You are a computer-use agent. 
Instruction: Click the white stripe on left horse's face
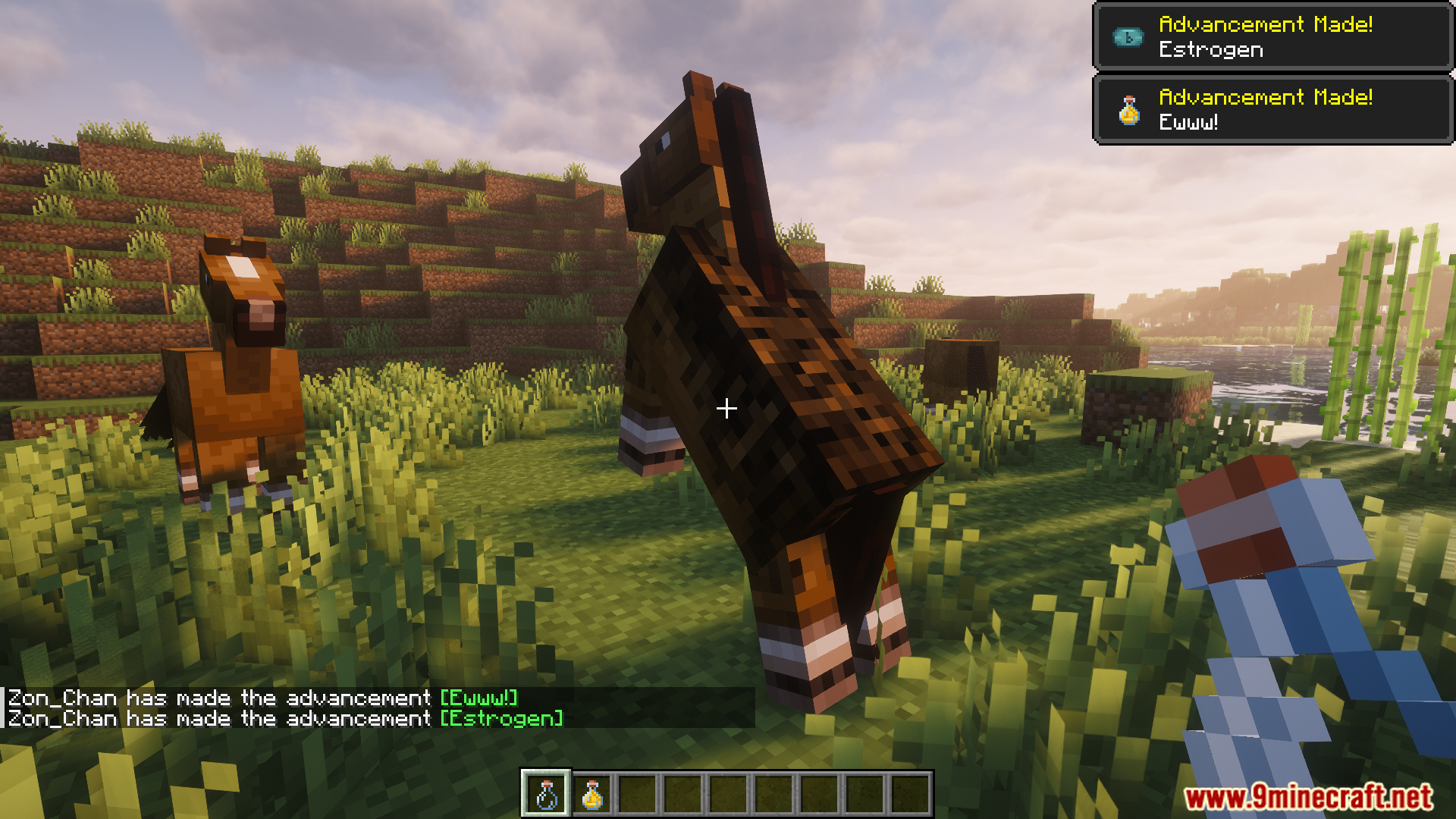(243, 267)
